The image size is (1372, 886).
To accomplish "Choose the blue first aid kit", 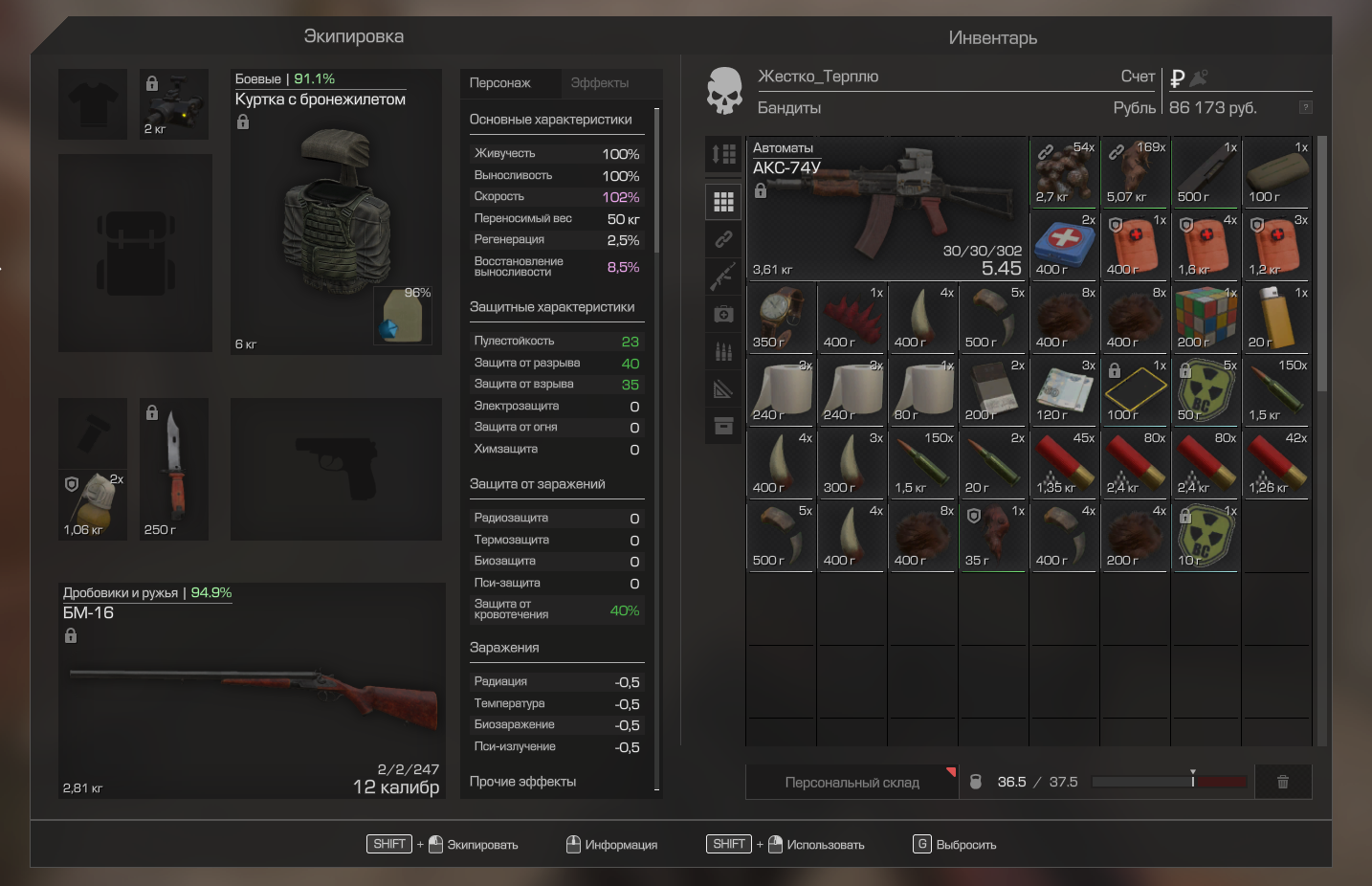I will pos(1064,244).
